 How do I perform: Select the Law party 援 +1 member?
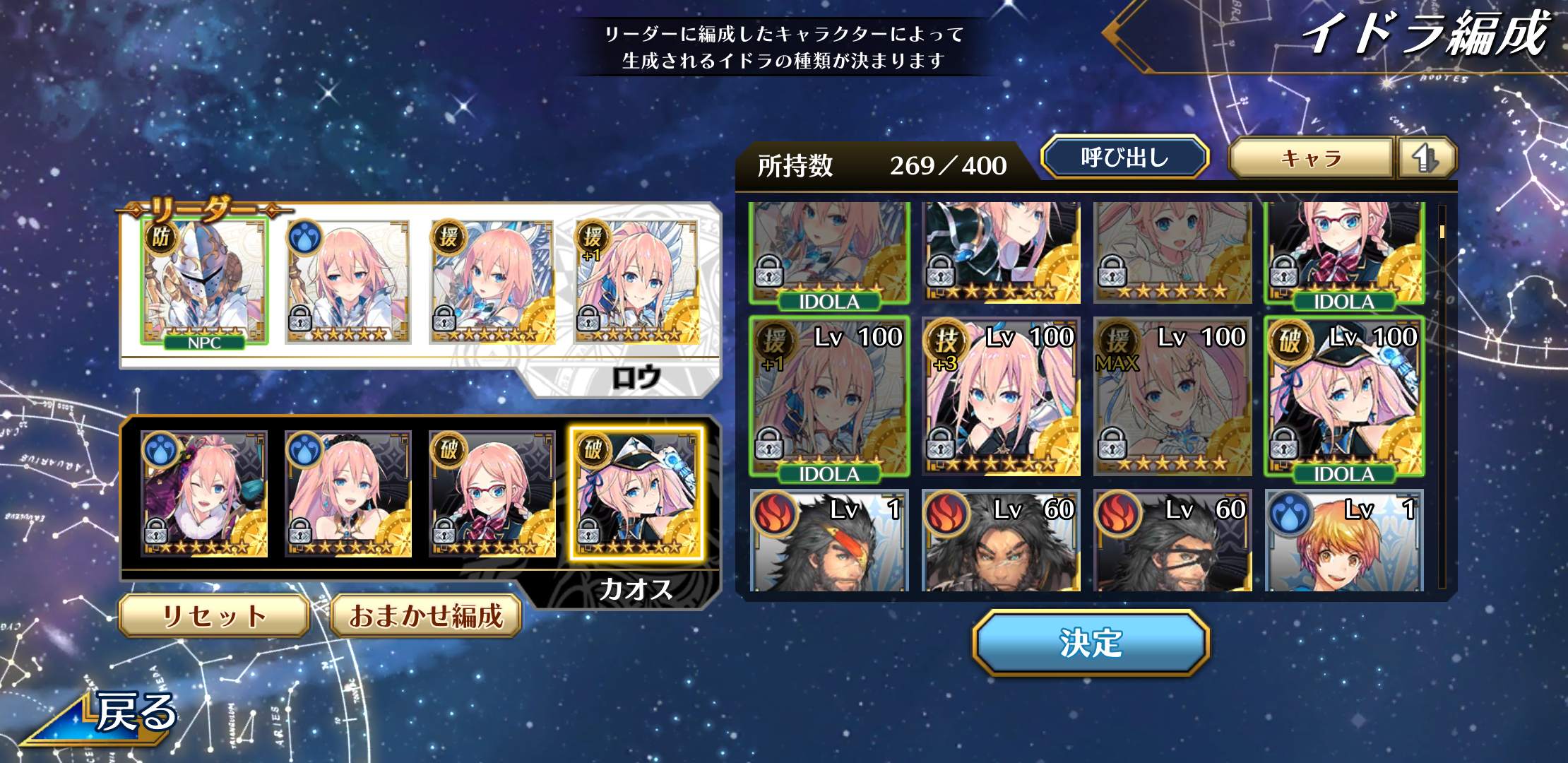[636, 283]
